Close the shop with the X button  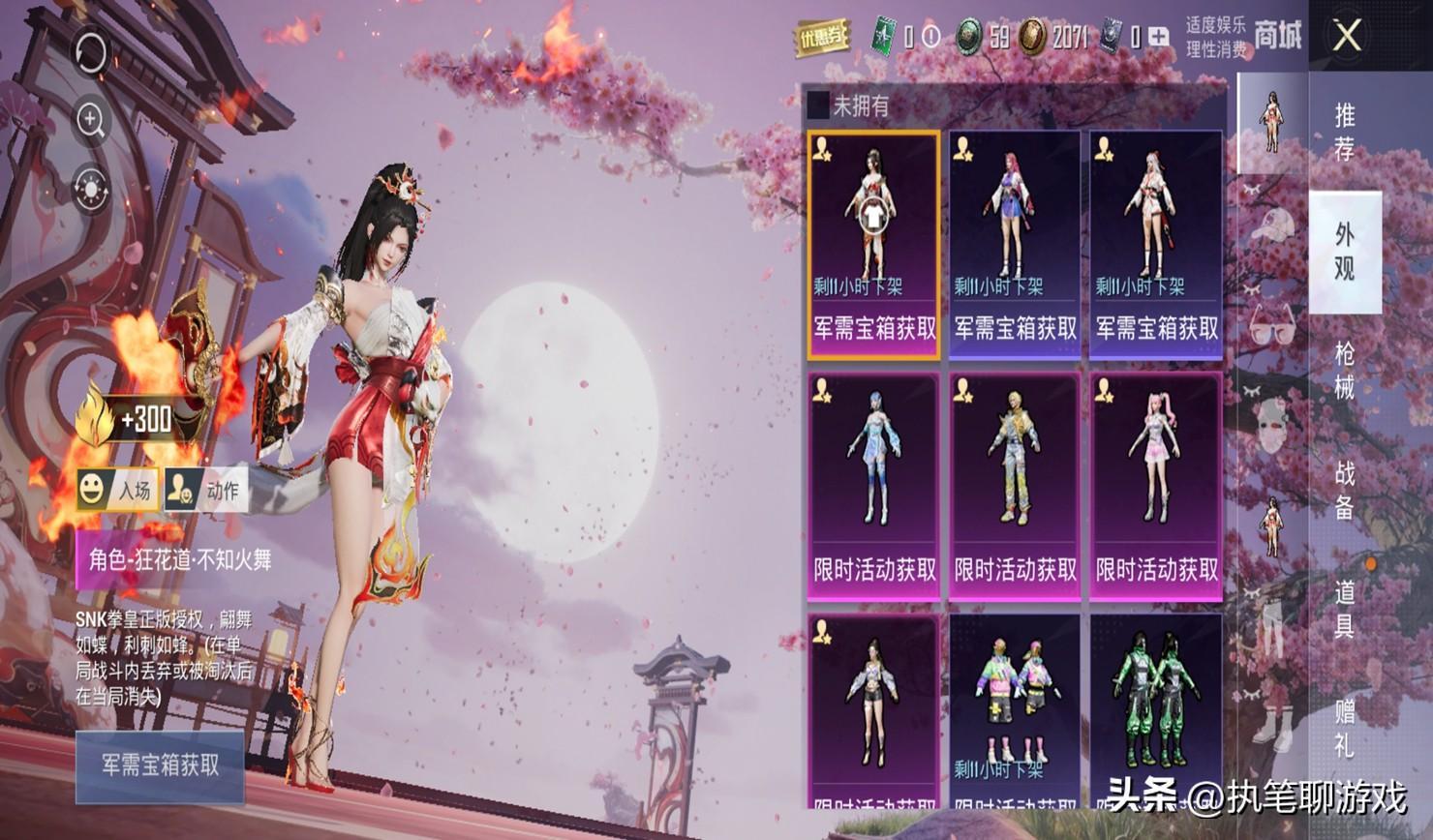coord(1347,37)
